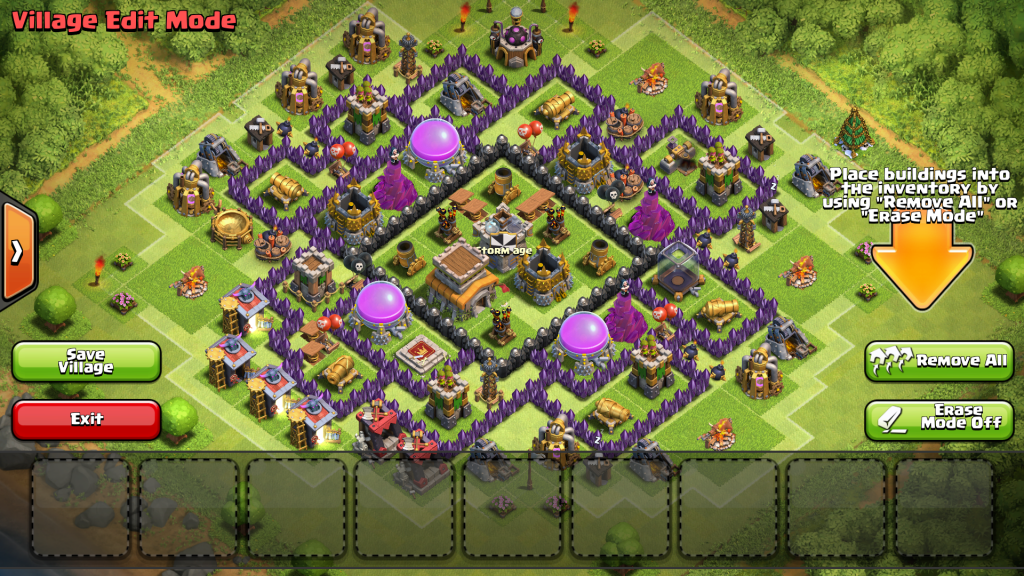Exit Village Edit Mode

pos(86,419)
